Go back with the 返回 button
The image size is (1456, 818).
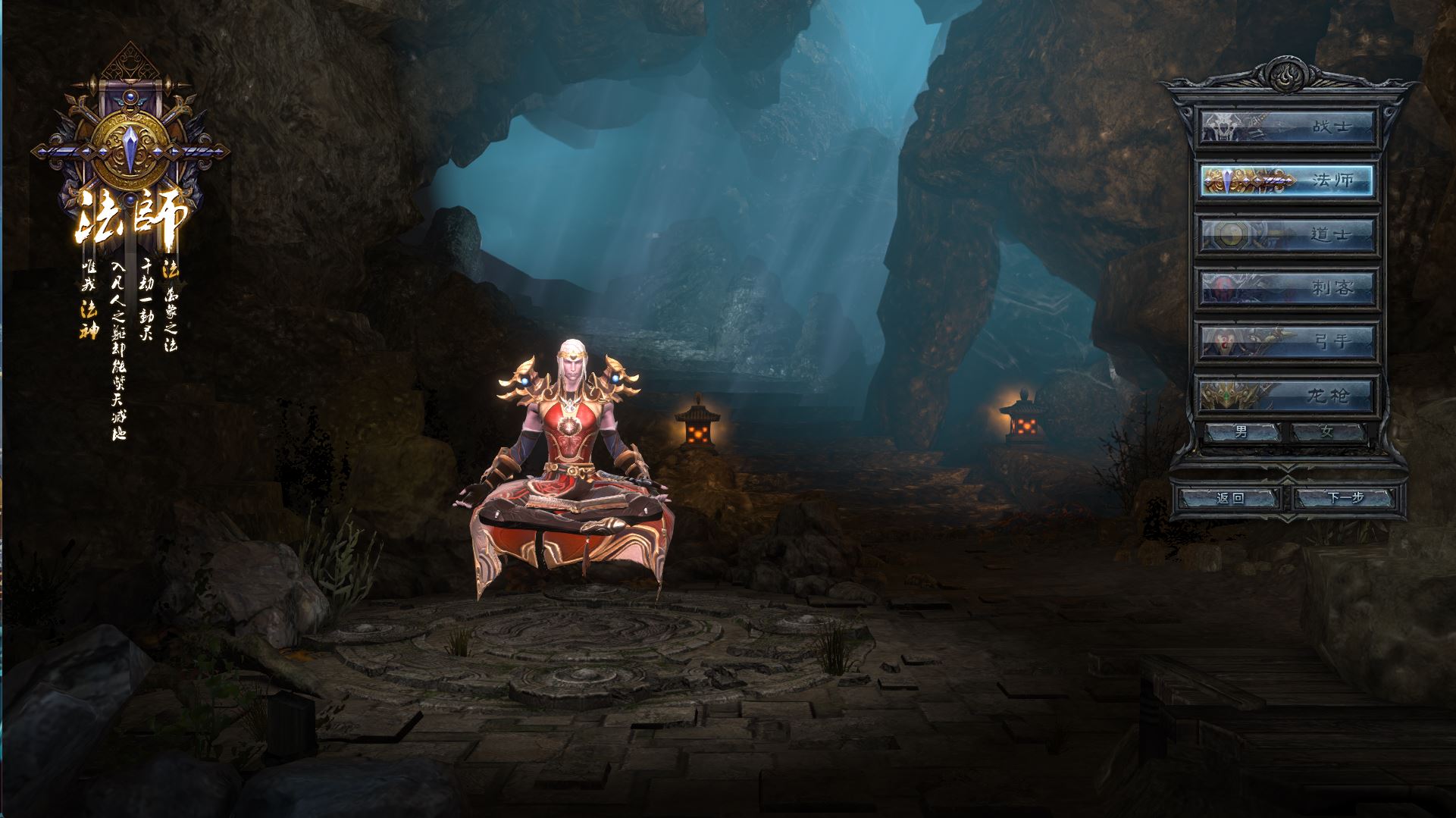point(1229,498)
